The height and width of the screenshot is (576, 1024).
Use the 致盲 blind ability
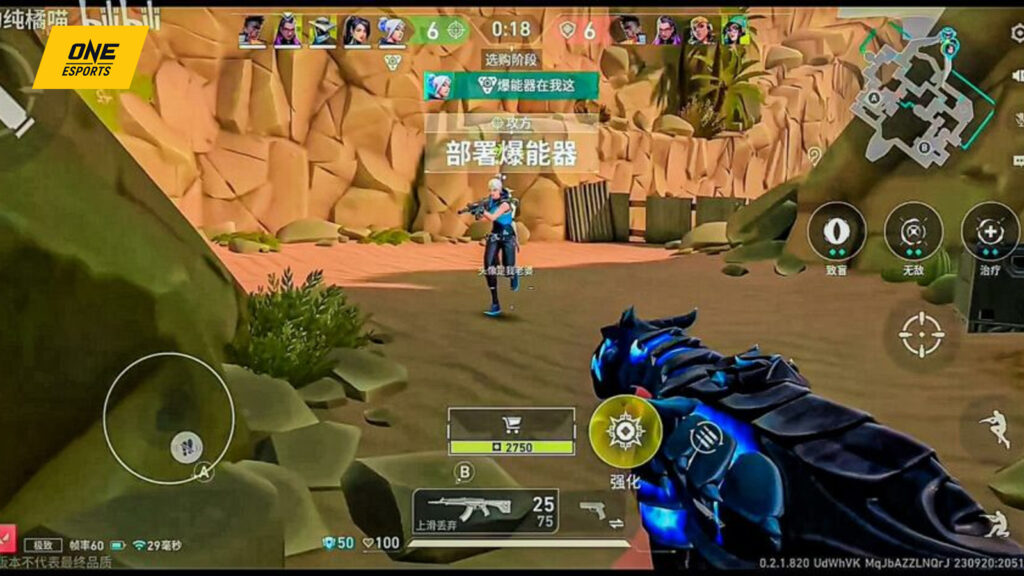coord(837,231)
